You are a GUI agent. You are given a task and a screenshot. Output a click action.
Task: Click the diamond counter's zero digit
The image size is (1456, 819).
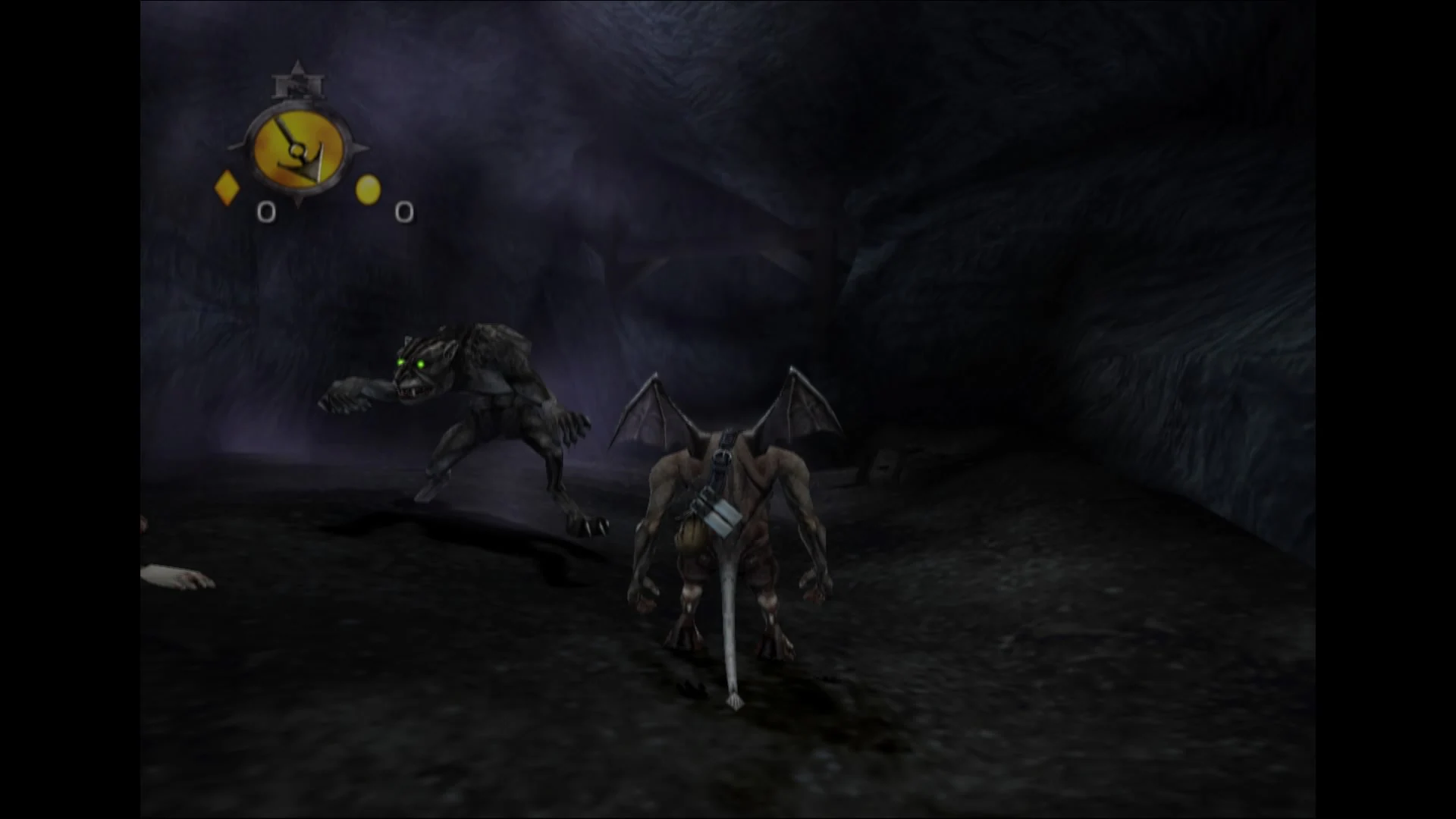tap(267, 212)
